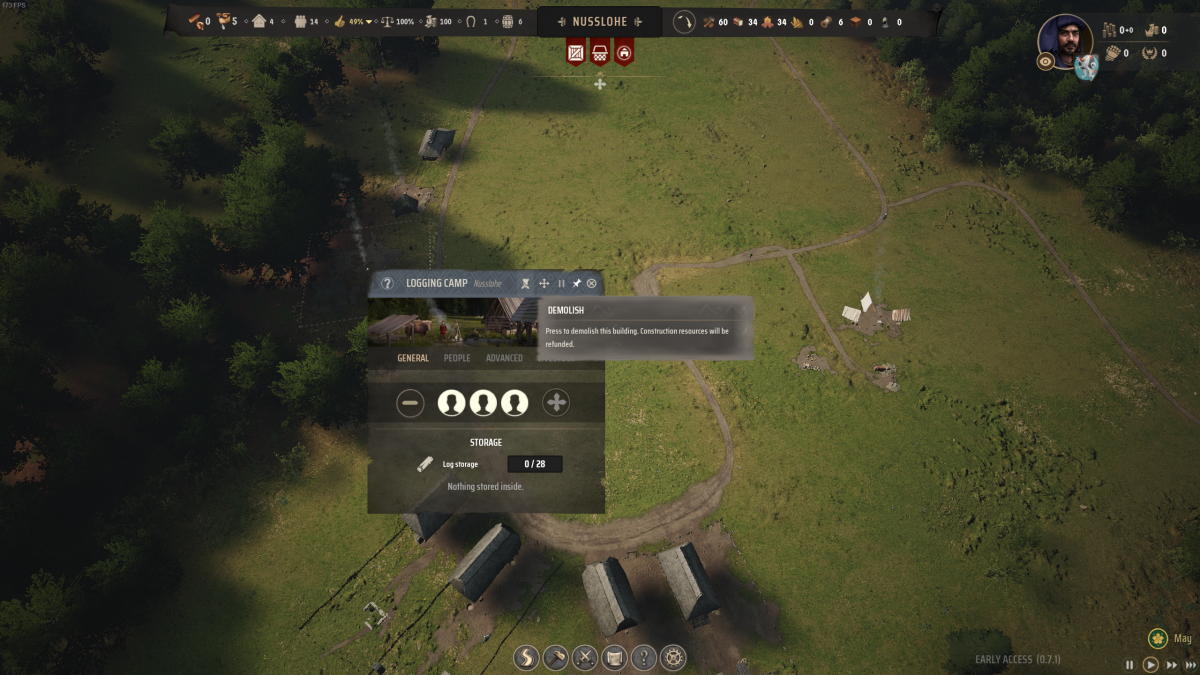Remove a worker with the minus button
This screenshot has width=1200, height=675.
410,403
